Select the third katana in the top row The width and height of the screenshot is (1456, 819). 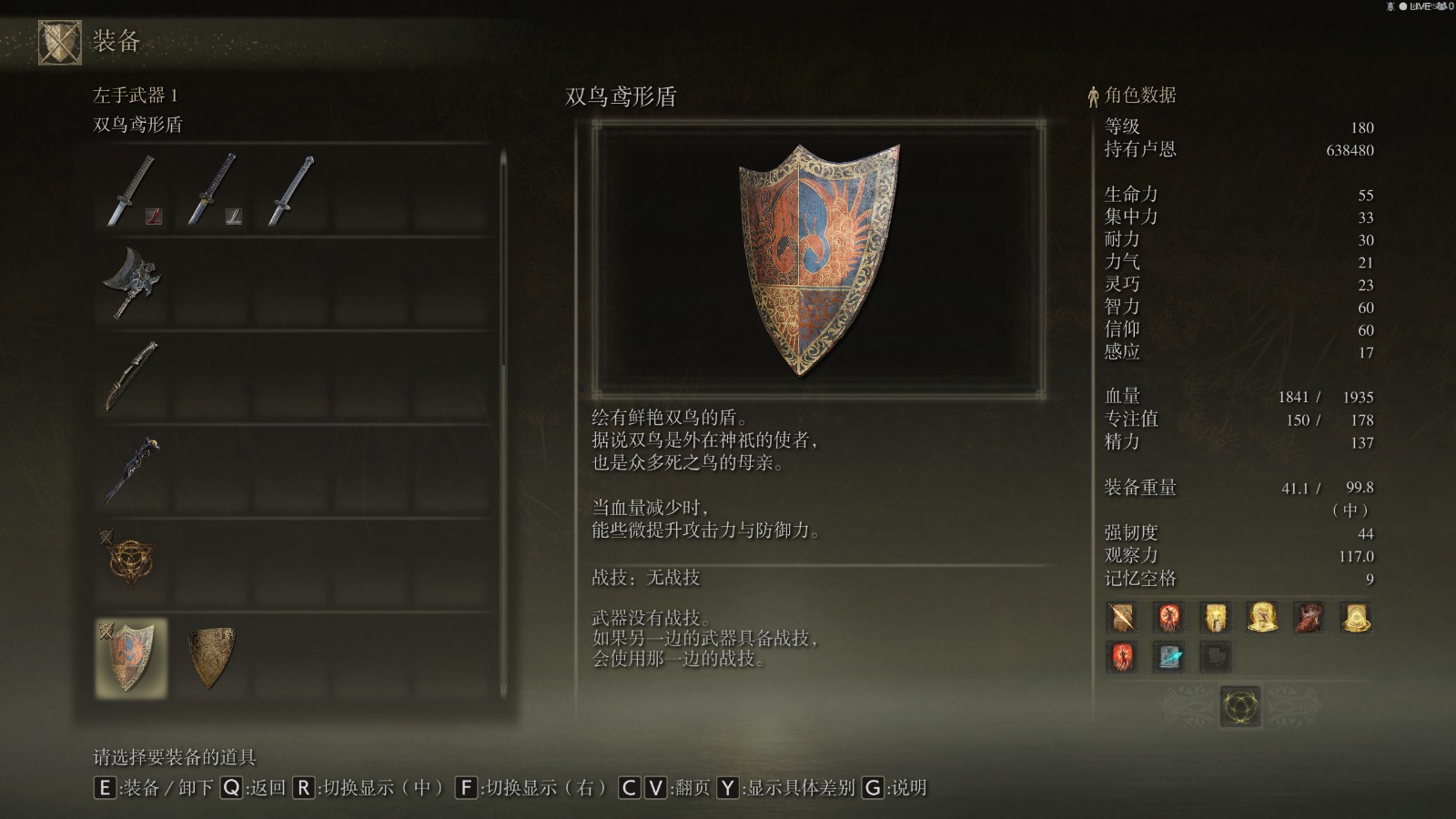291,191
